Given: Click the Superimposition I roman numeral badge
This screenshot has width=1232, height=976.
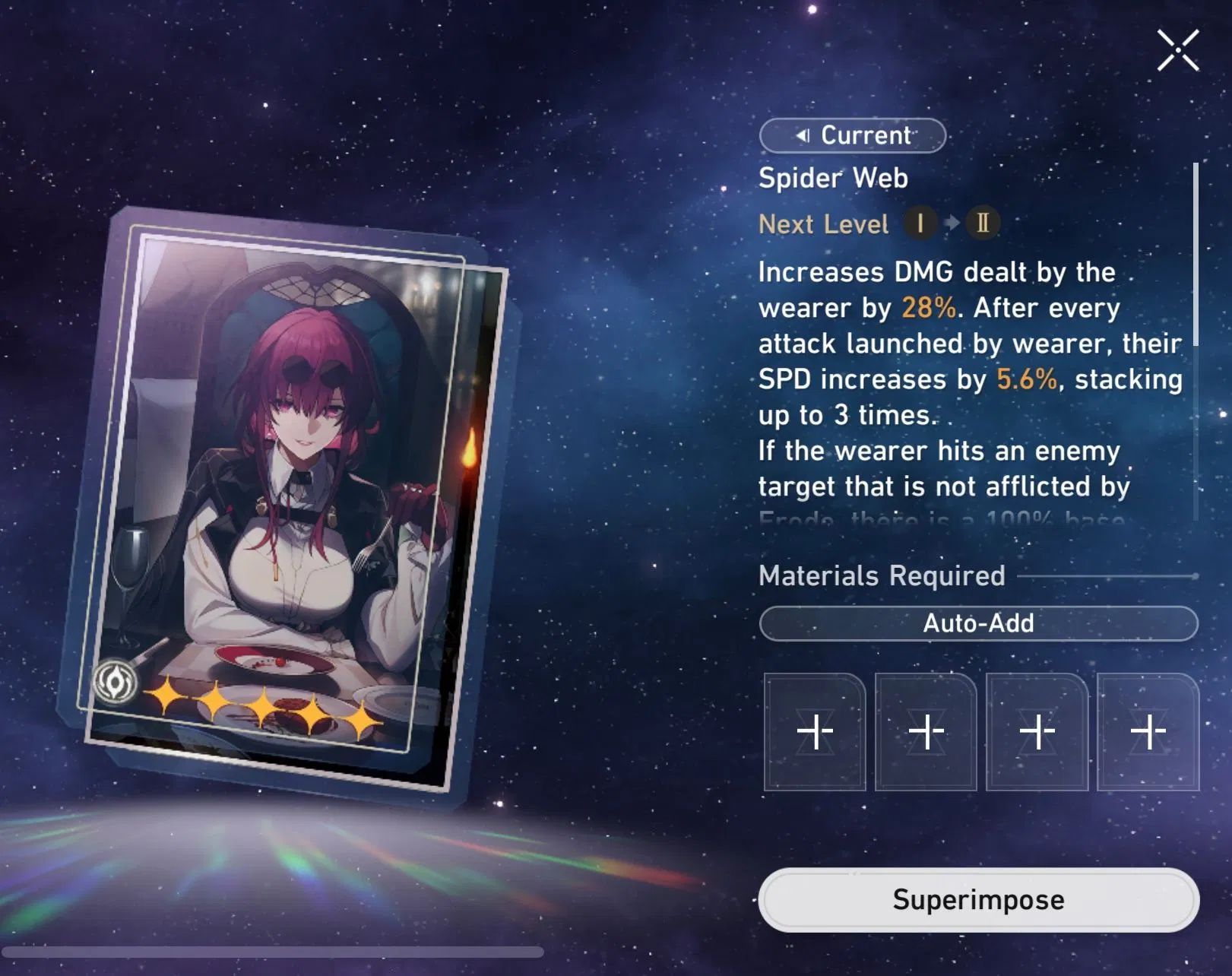Looking at the screenshot, I should [x=920, y=223].
